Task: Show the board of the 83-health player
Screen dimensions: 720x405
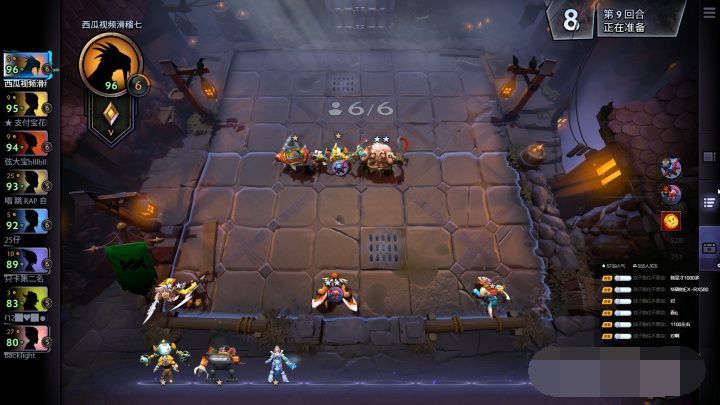Action: 26,298
